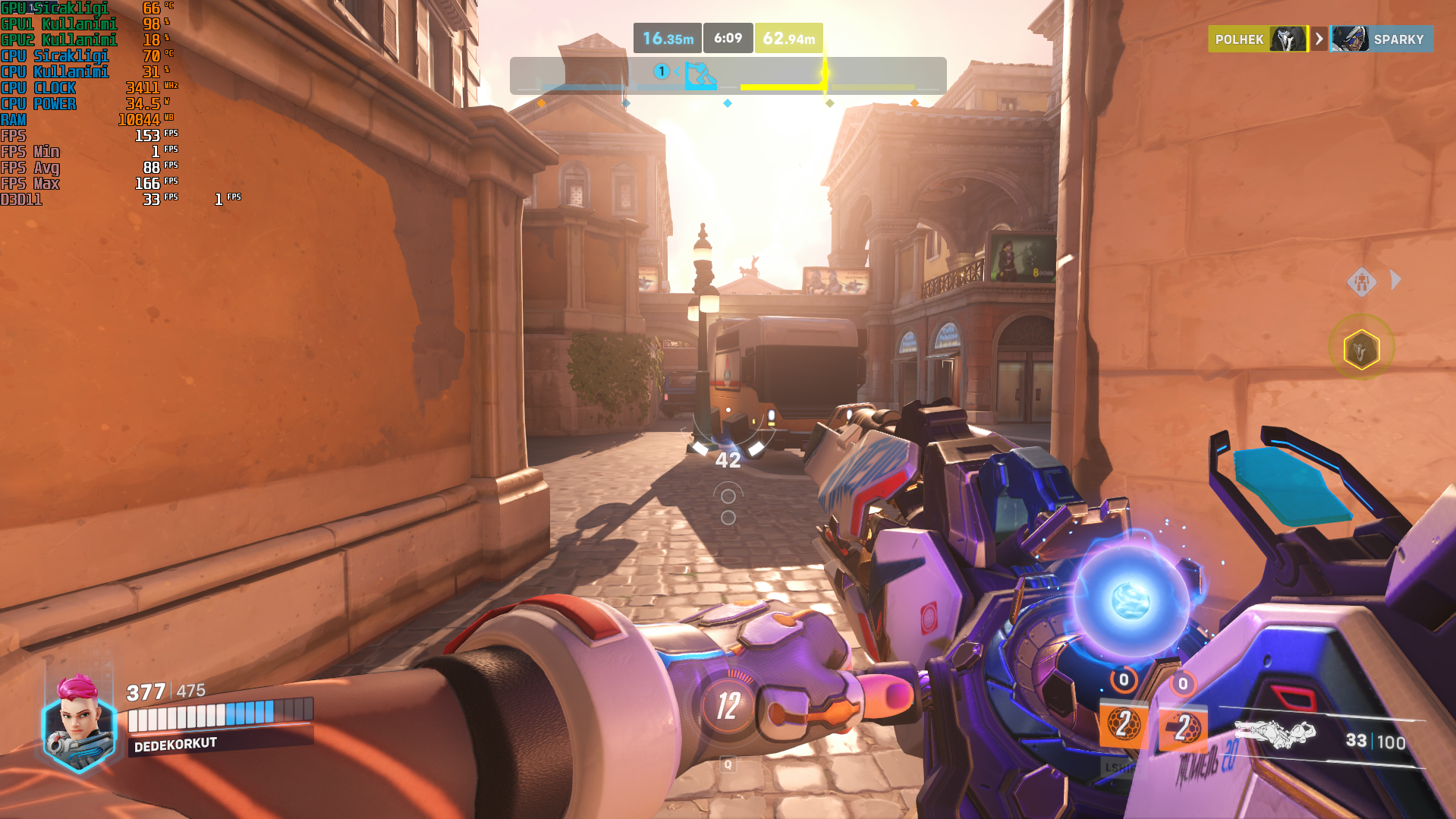Click the POLHEK and SPARKY kill feed entry
This screenshot has width=1456, height=819.
pyautogui.click(x=1319, y=39)
